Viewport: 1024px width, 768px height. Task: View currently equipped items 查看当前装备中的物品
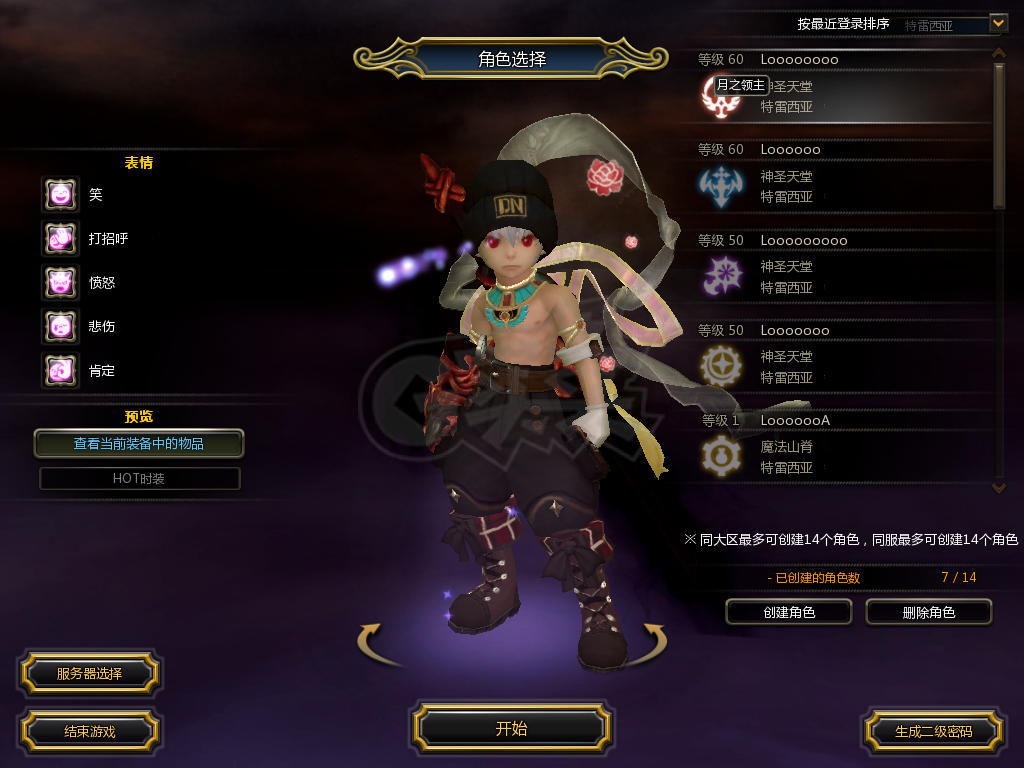pos(139,443)
